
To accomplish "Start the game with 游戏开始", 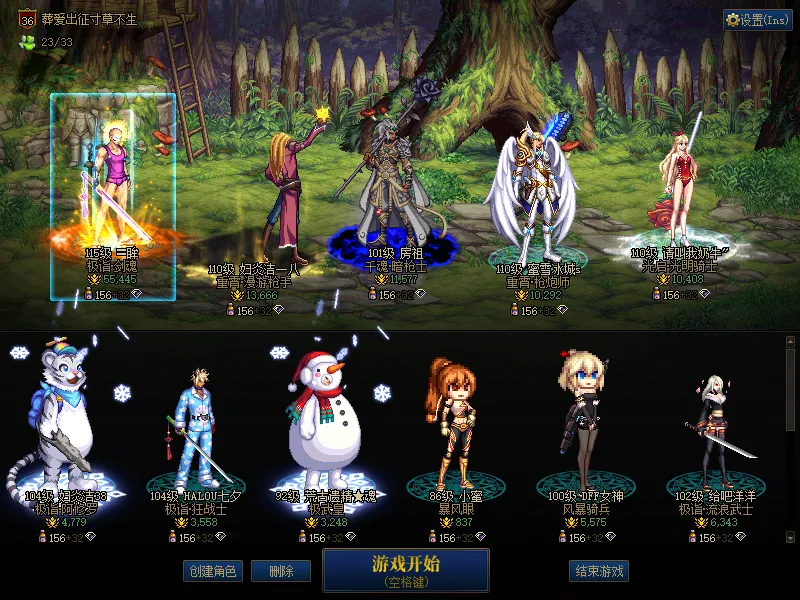I will [405, 569].
